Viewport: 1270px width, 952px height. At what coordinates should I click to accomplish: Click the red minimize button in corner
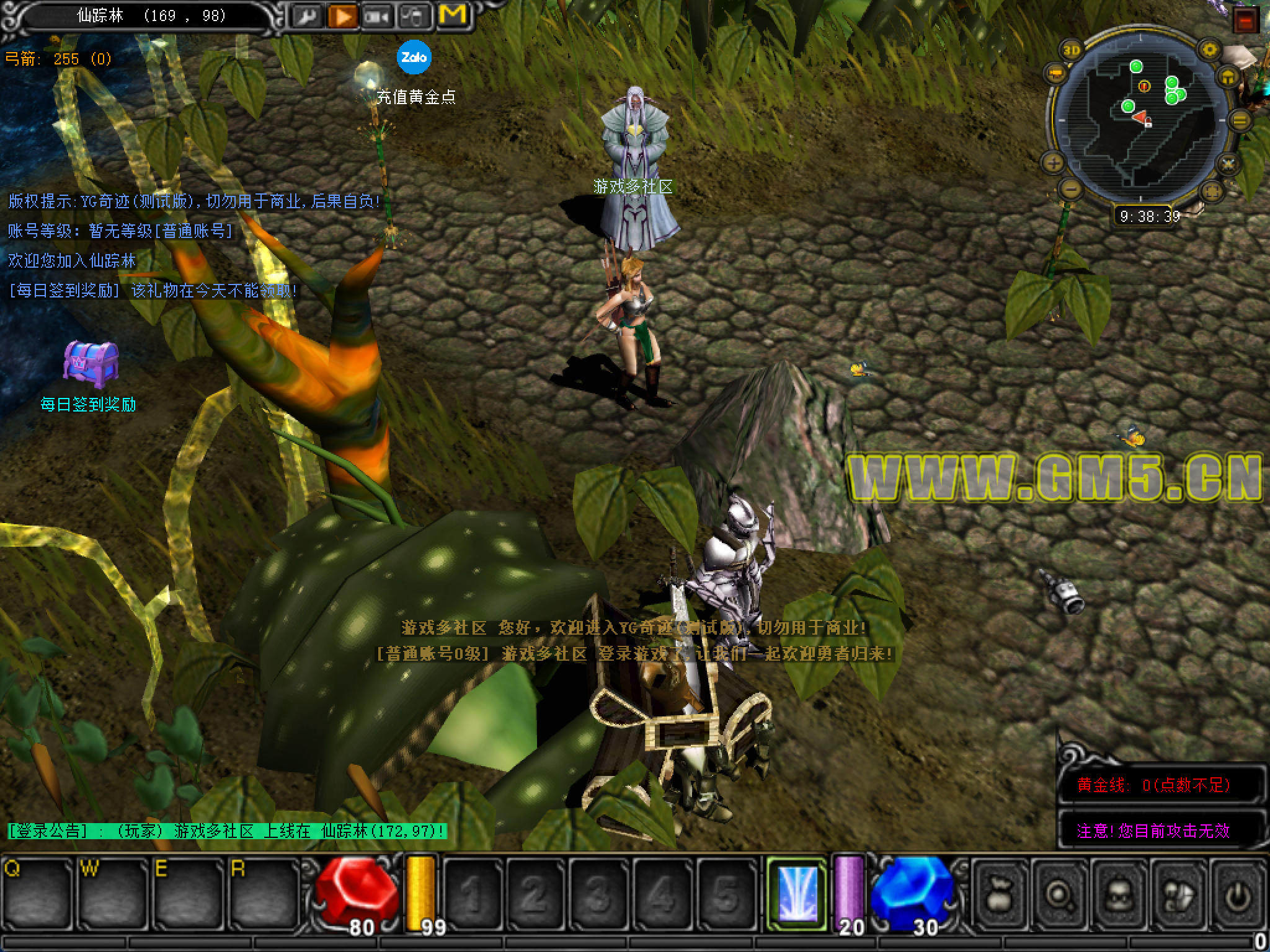[1246, 21]
